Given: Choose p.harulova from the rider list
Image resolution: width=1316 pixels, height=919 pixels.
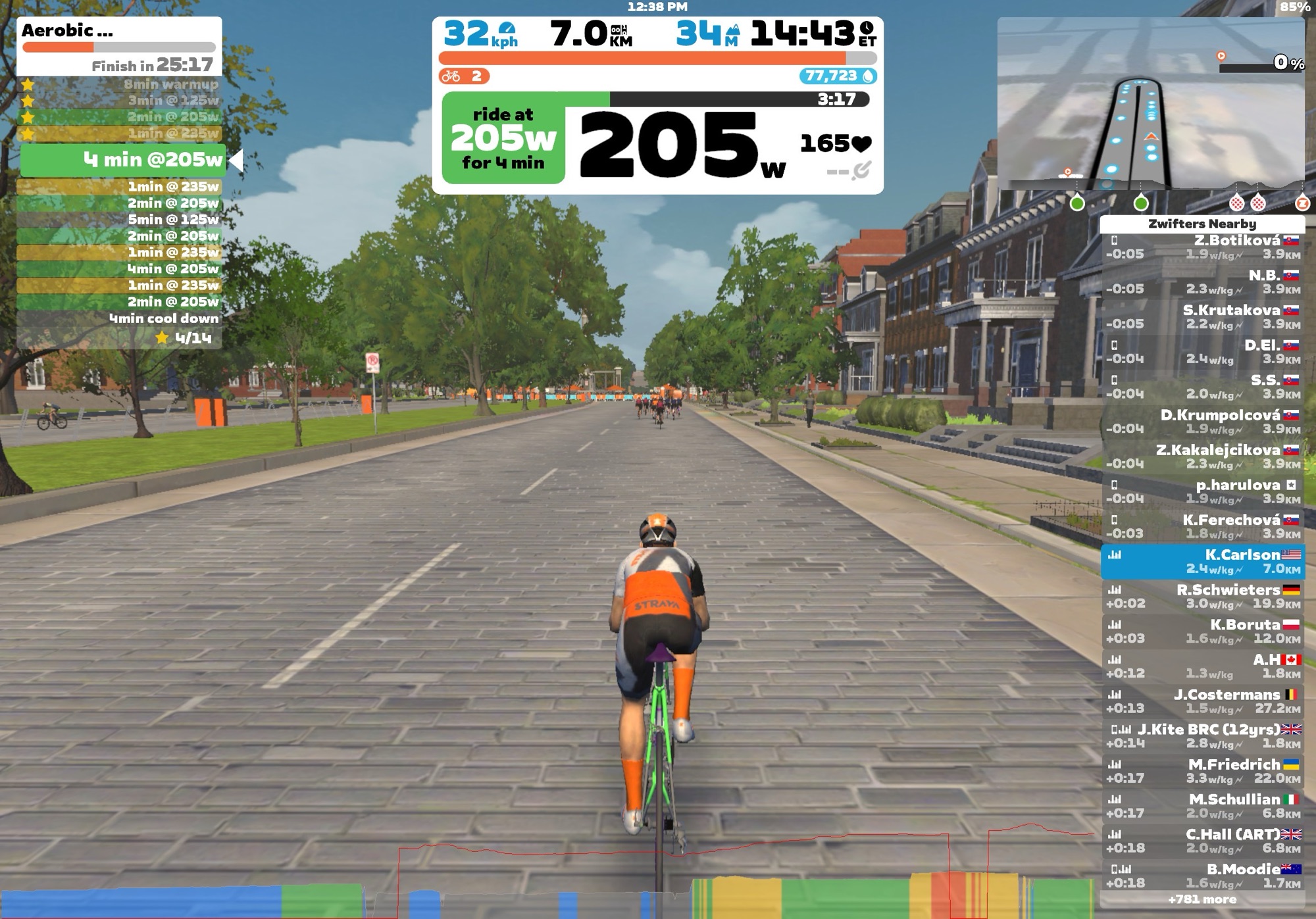Looking at the screenshot, I should (x=1203, y=491).
